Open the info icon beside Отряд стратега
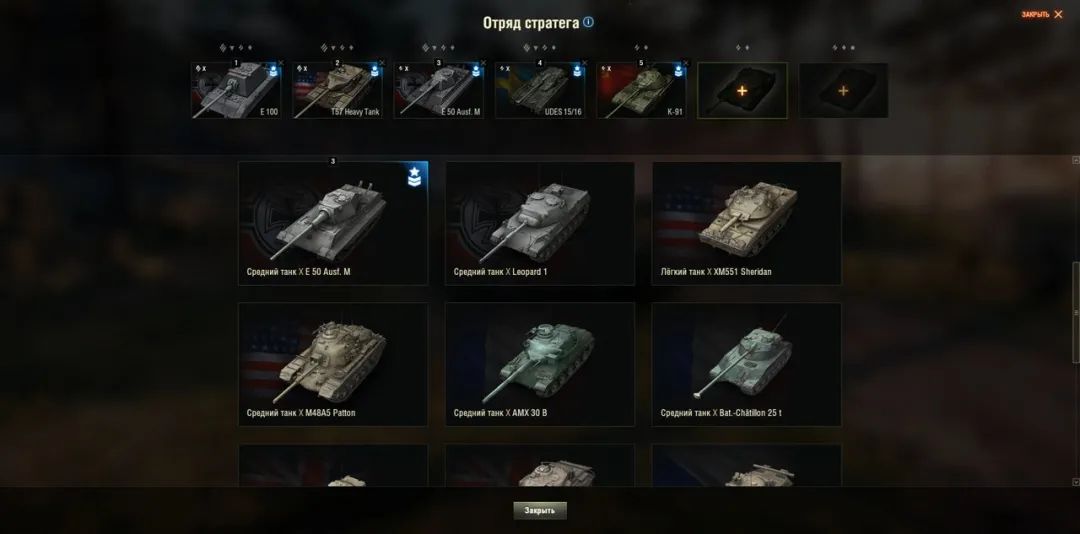This screenshot has width=1080, height=534. 588,22
